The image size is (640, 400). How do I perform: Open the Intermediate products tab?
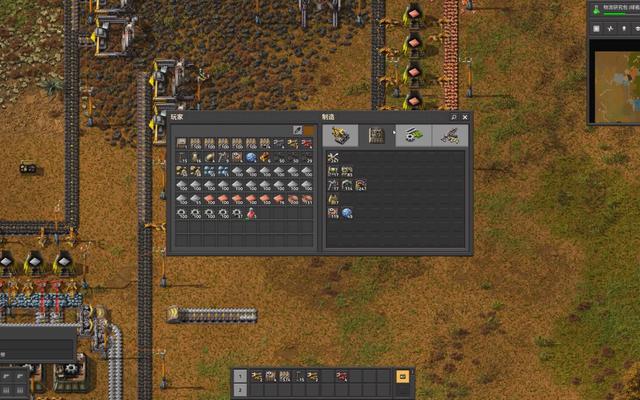pos(413,135)
